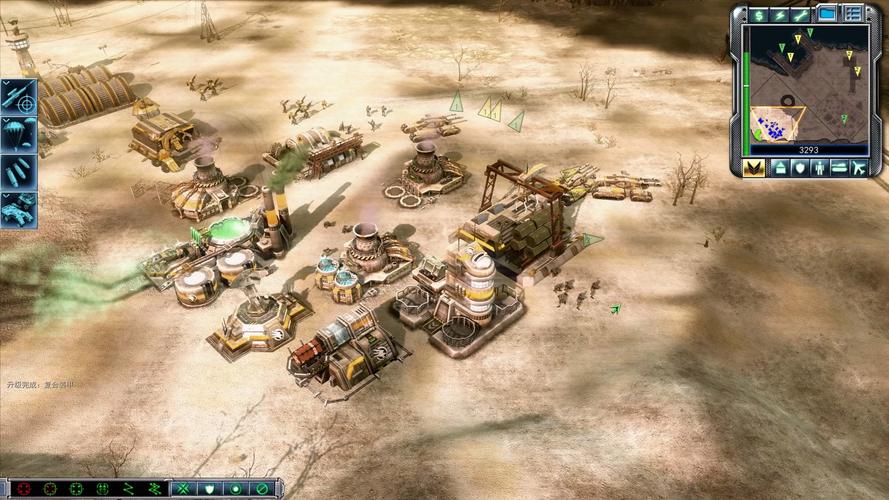This screenshot has width=889, height=500.
Task: Click the dollar sign sell button
Action: pyautogui.click(x=760, y=15)
